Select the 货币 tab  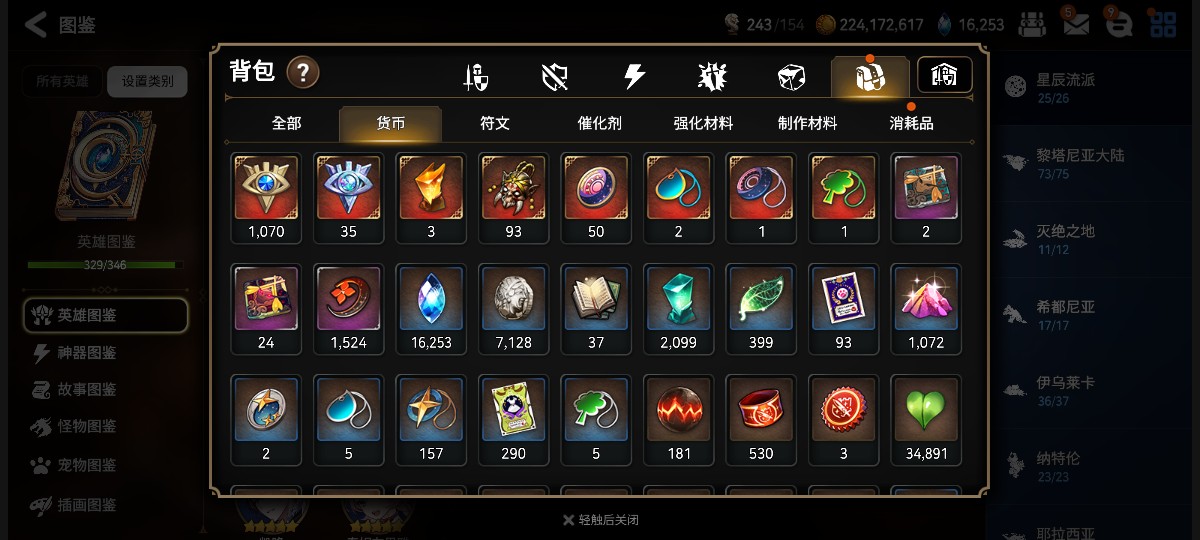(x=390, y=123)
